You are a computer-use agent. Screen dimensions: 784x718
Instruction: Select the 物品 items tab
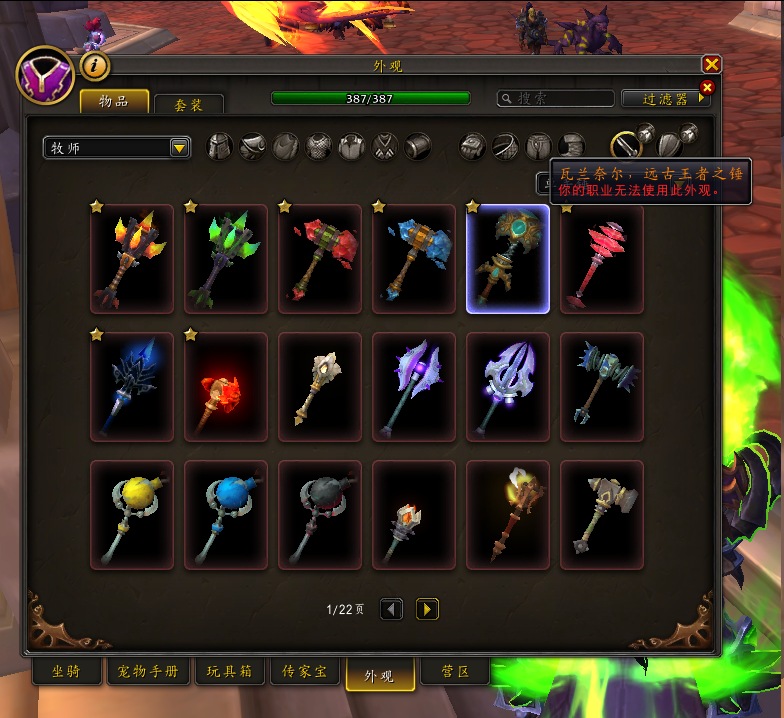[x=114, y=101]
